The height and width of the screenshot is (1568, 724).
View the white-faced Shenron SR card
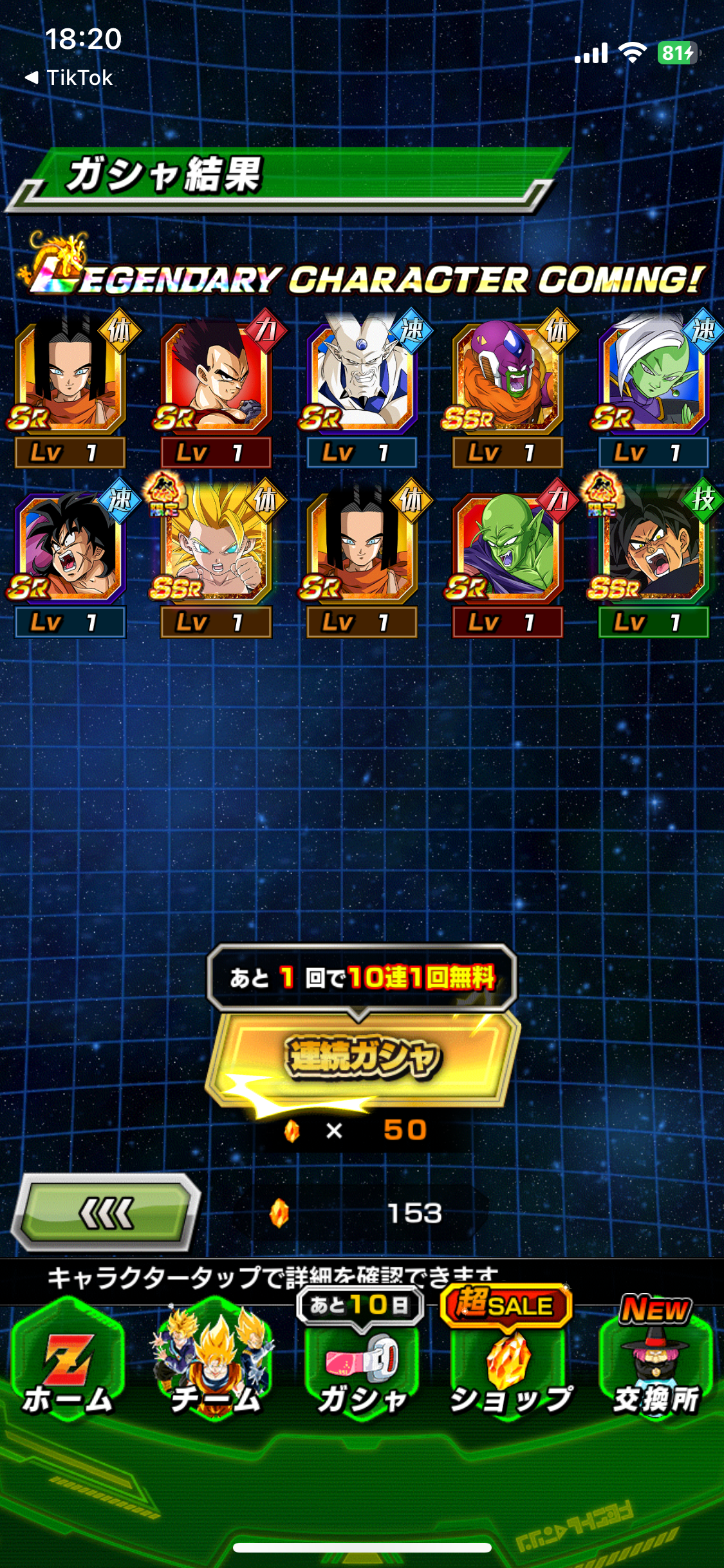coord(362,380)
